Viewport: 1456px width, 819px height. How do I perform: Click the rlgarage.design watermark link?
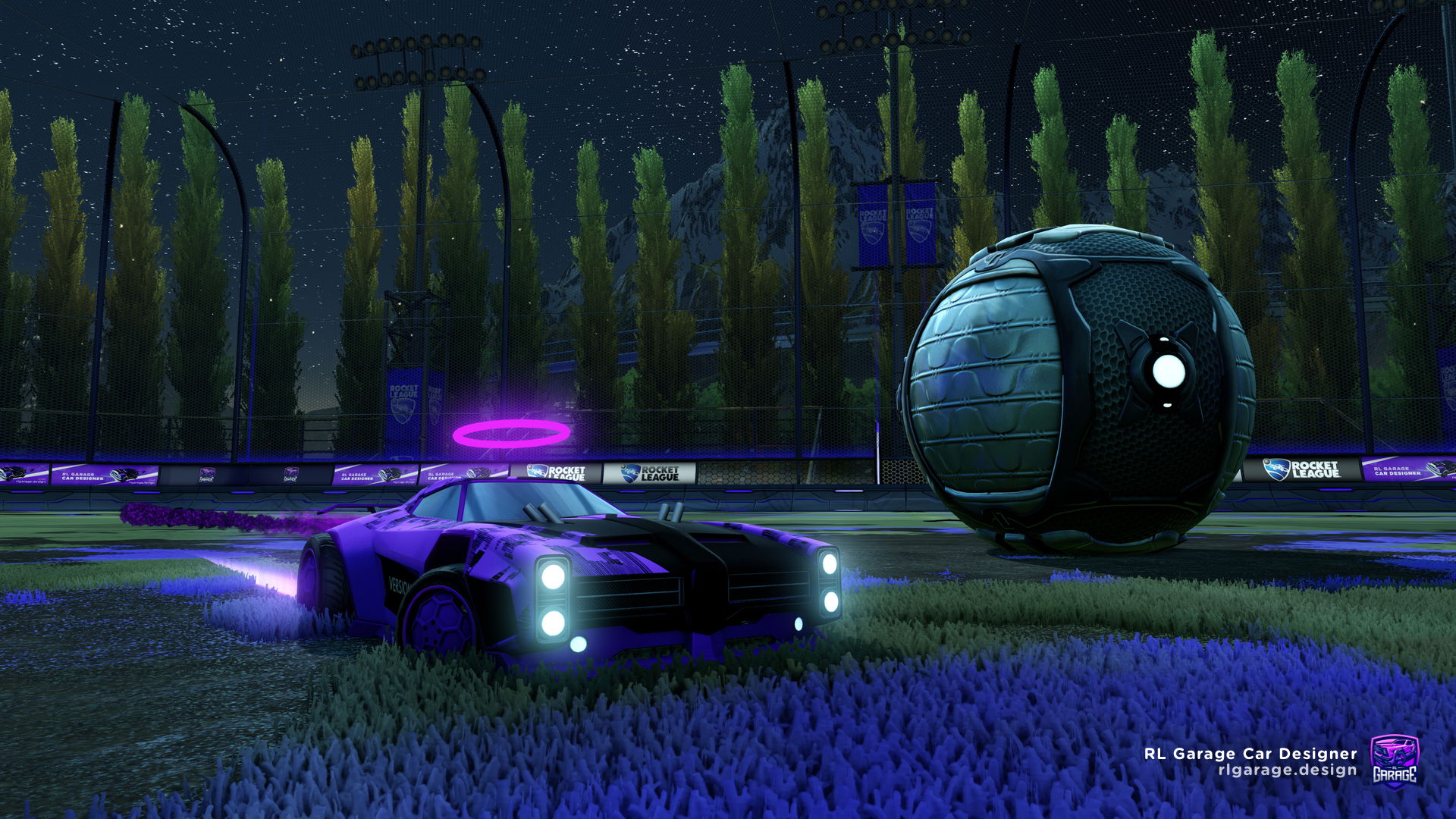(x=1287, y=770)
